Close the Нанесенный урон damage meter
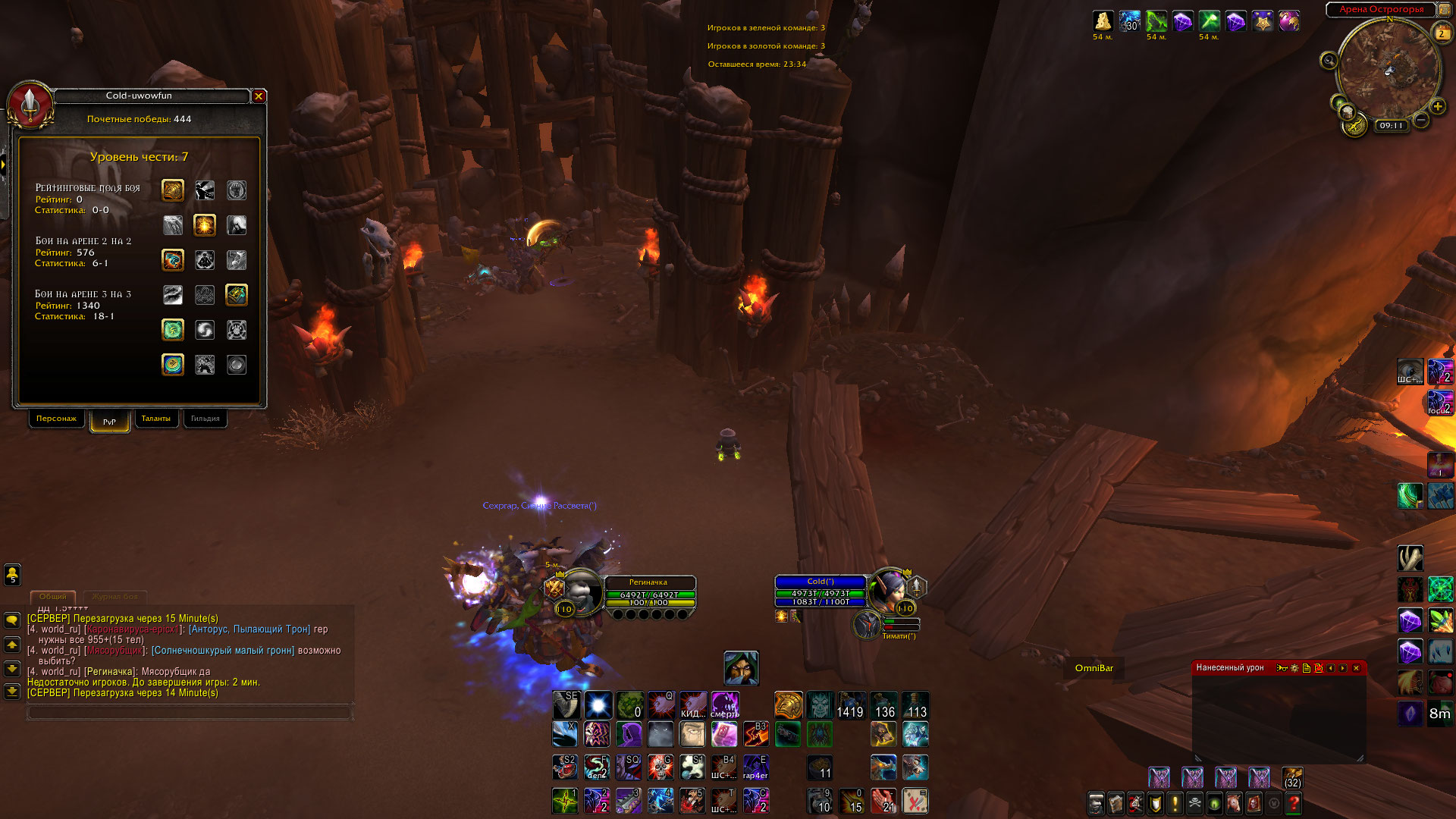1456x819 pixels. click(x=1357, y=668)
